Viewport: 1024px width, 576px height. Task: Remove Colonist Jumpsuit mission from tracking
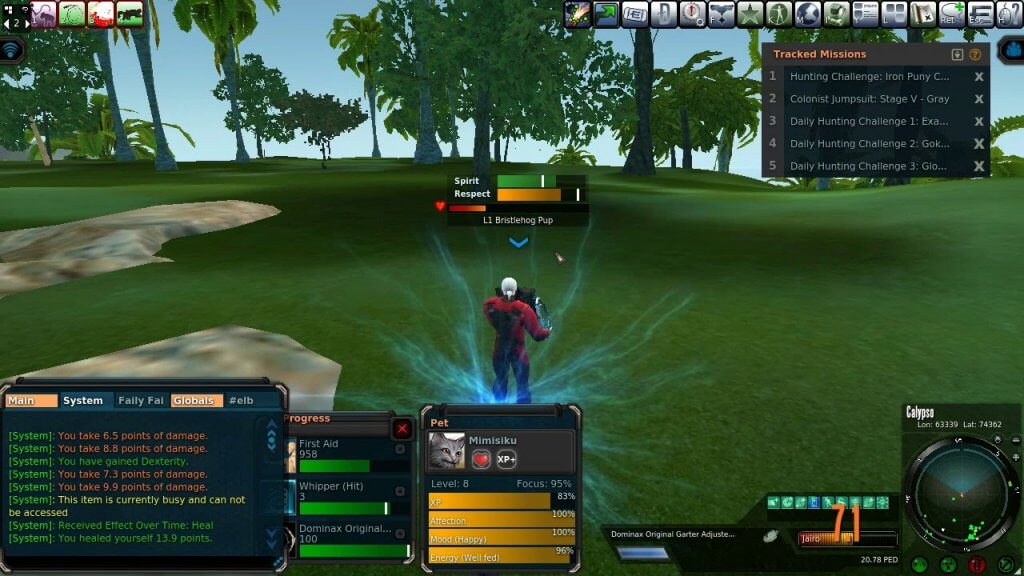(x=979, y=99)
